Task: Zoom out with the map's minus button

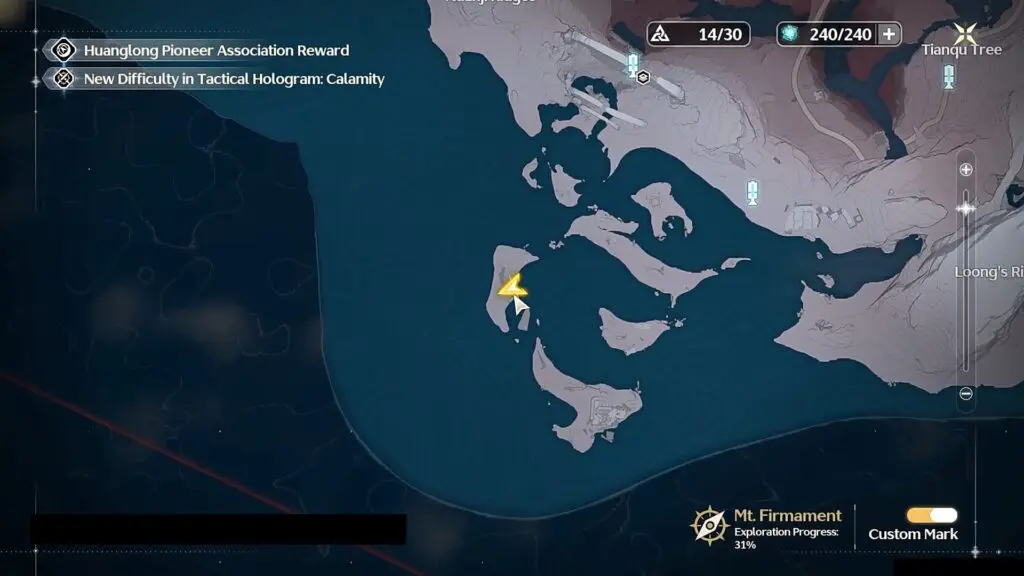Action: click(x=966, y=394)
